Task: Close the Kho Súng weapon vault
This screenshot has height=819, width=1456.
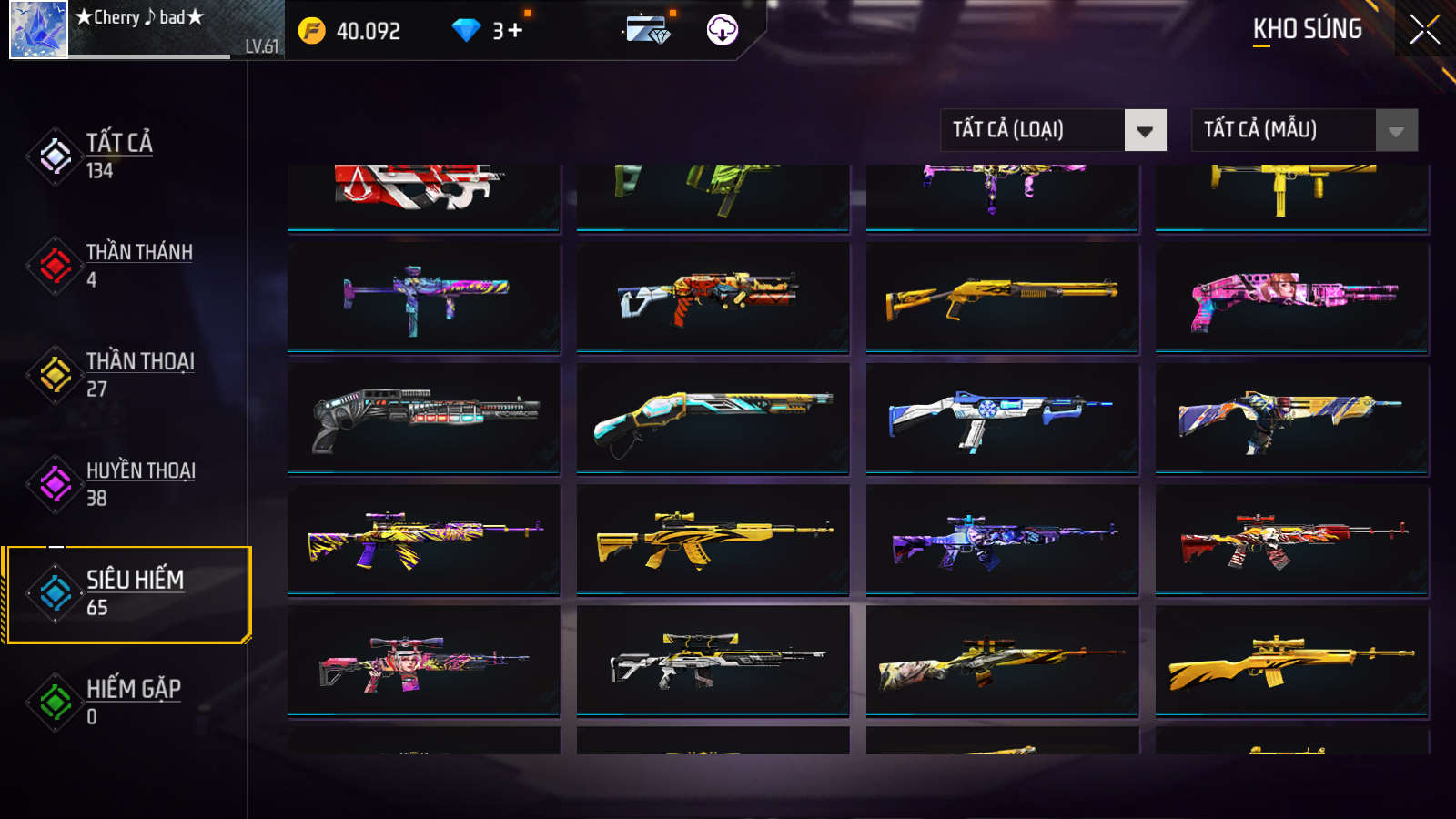Action: coord(1424,30)
